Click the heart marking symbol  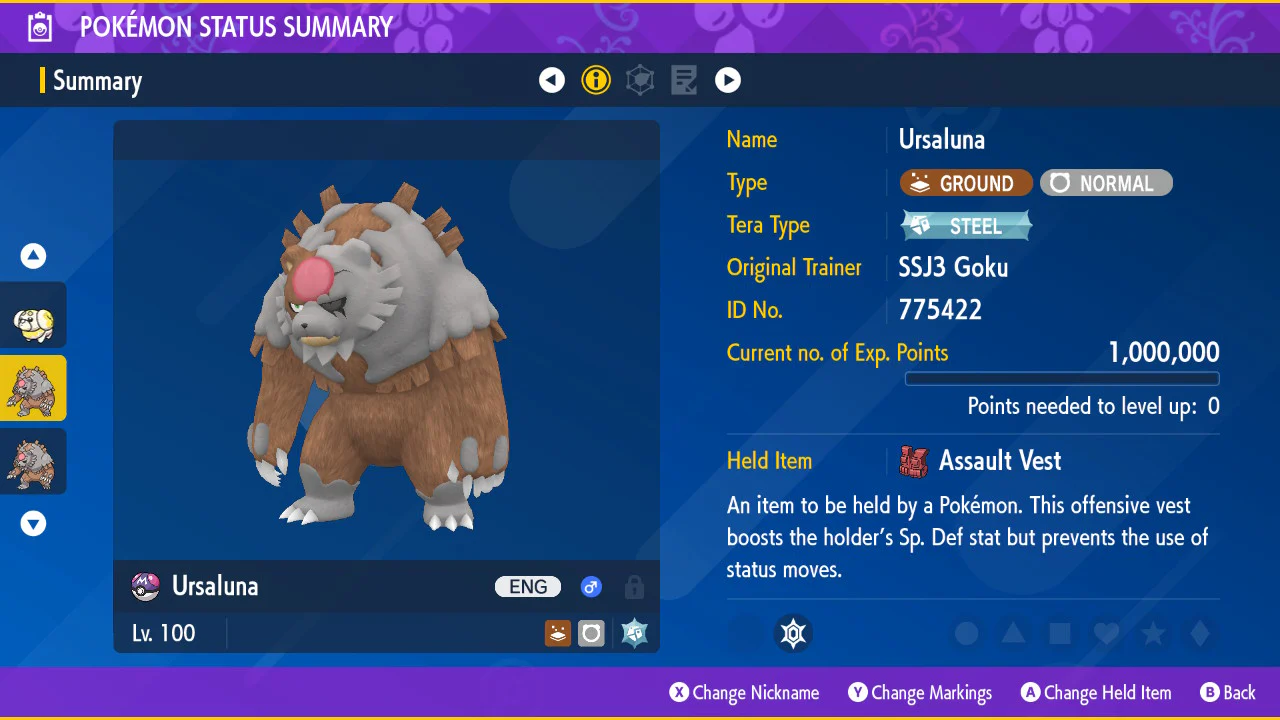[x=1106, y=633]
